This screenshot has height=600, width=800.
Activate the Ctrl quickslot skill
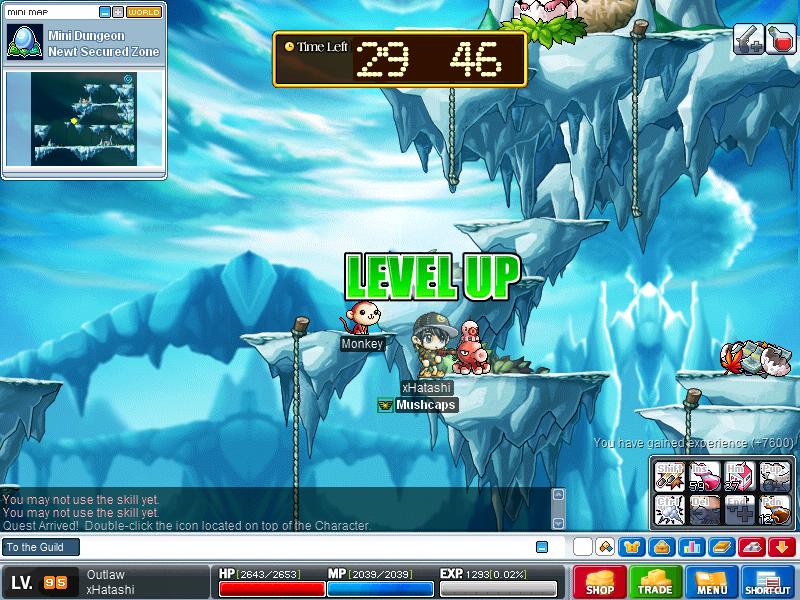tap(670, 509)
